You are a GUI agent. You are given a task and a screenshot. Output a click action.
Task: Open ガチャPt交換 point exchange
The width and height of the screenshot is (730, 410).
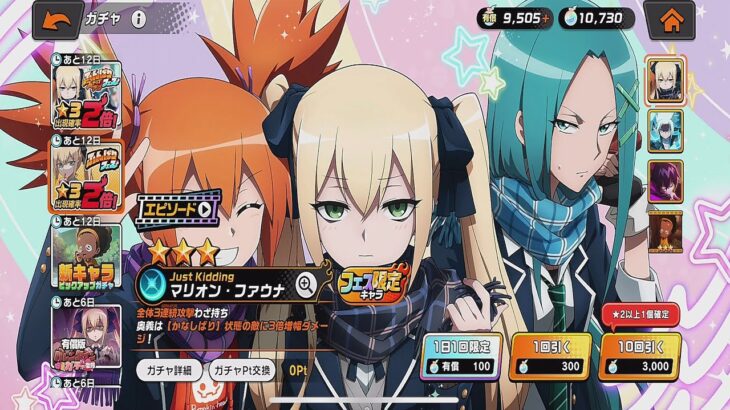[243, 369]
